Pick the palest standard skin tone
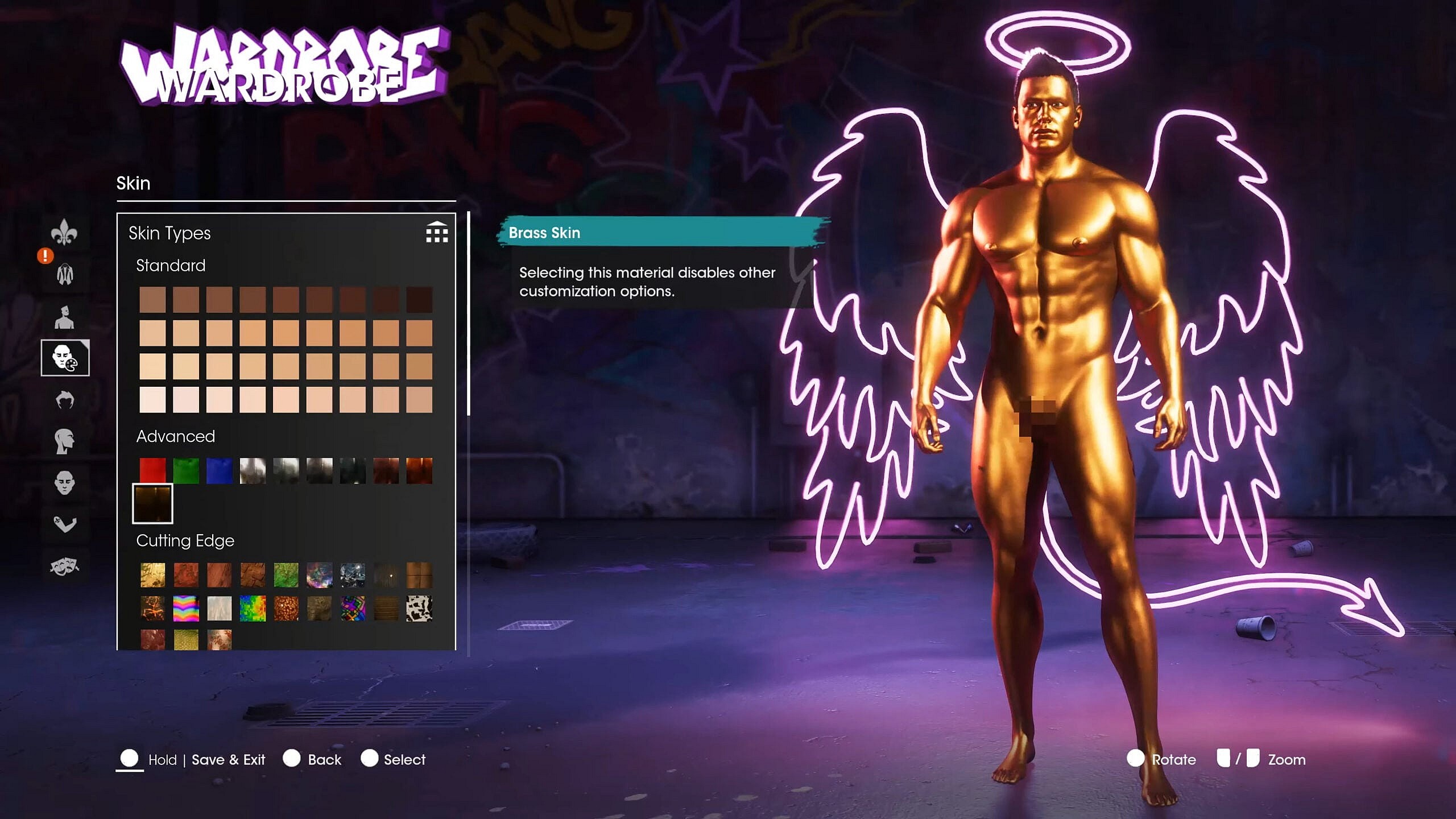This screenshot has height=819, width=1456. click(152, 400)
